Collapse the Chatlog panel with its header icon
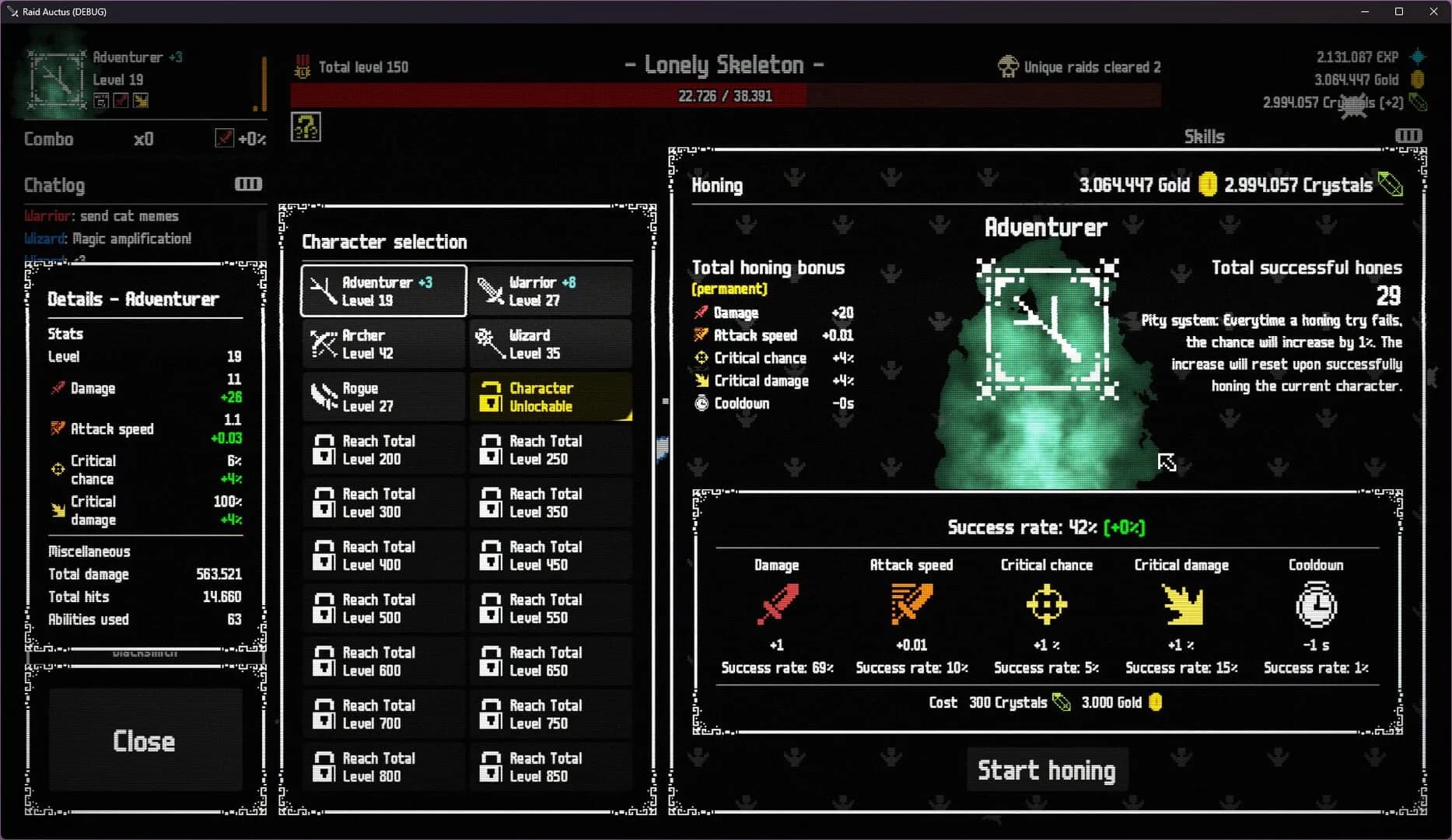The width and height of the screenshot is (1452, 840). pos(247,184)
